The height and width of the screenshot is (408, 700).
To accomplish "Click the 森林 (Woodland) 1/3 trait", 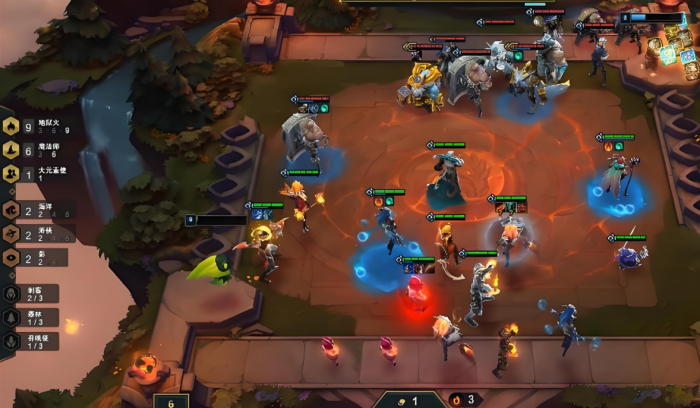I will pyautogui.click(x=30, y=317).
